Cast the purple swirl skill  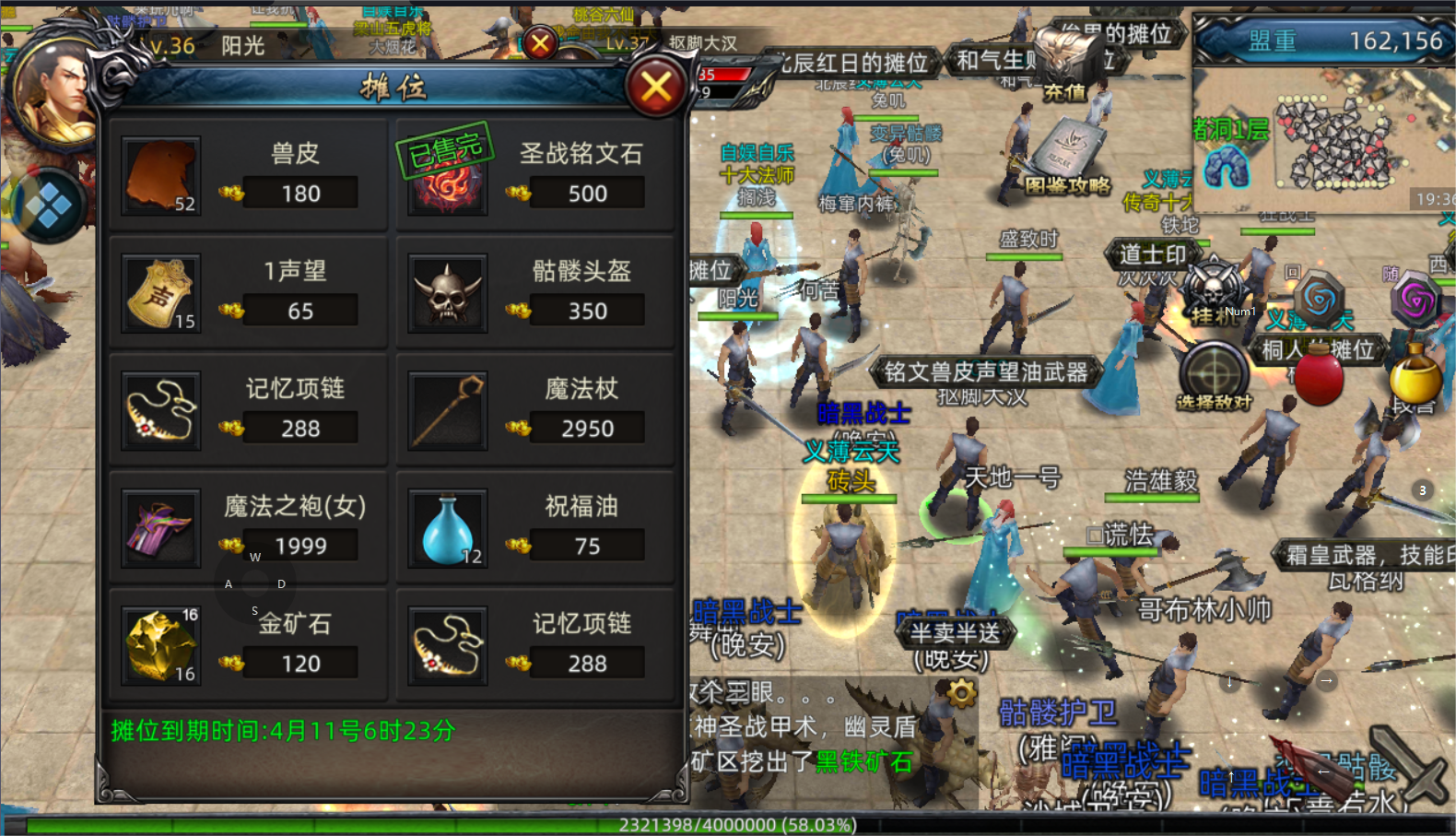1416,299
